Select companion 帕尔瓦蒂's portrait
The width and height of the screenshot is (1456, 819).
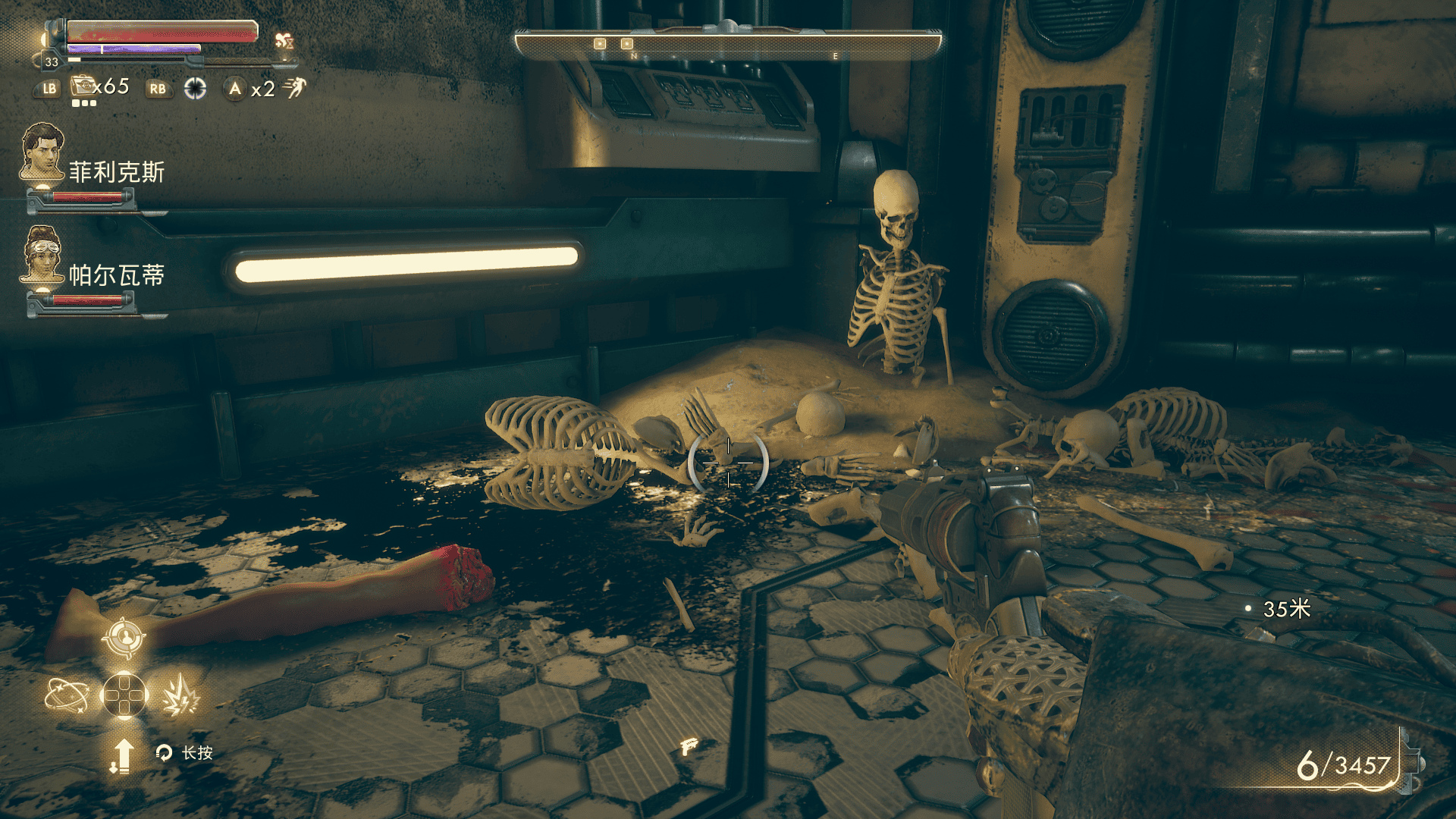click(x=42, y=254)
